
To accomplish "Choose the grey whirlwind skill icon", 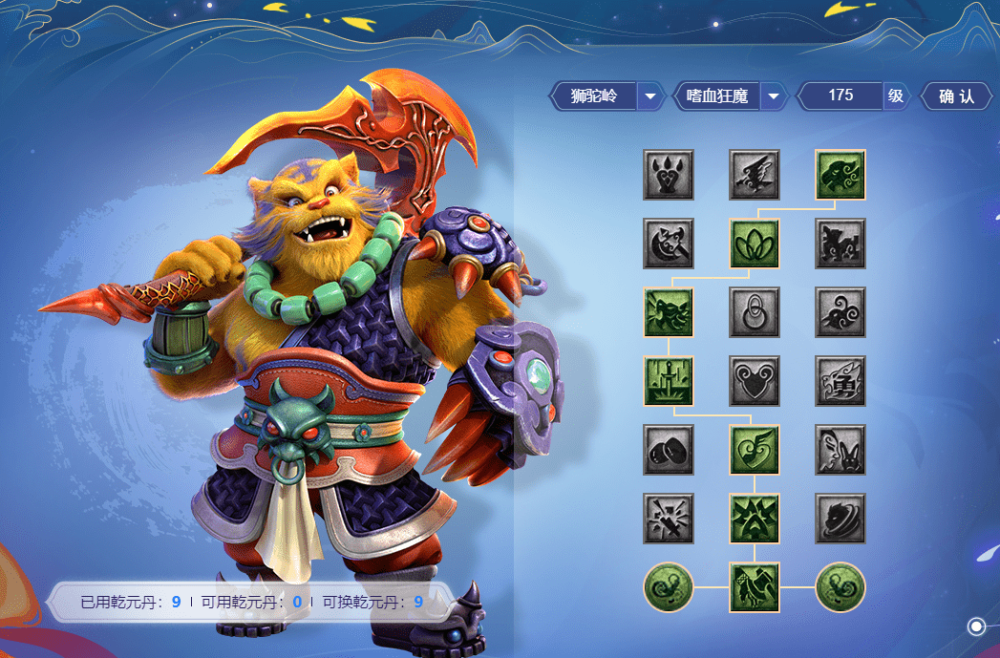I will tap(840, 518).
